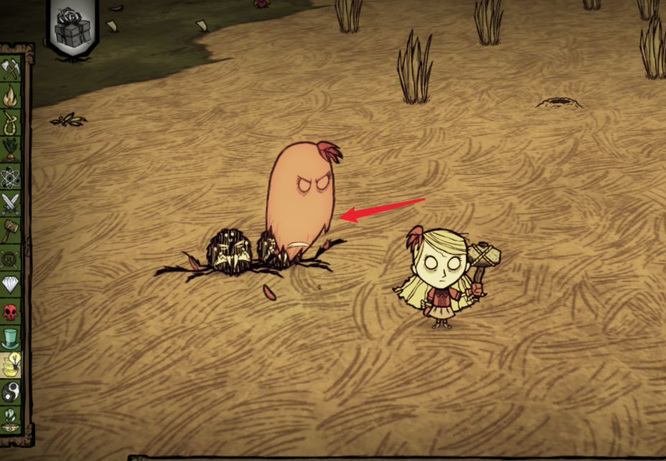Select the Magic red skull crafting tab
The image size is (666, 461).
(11, 311)
